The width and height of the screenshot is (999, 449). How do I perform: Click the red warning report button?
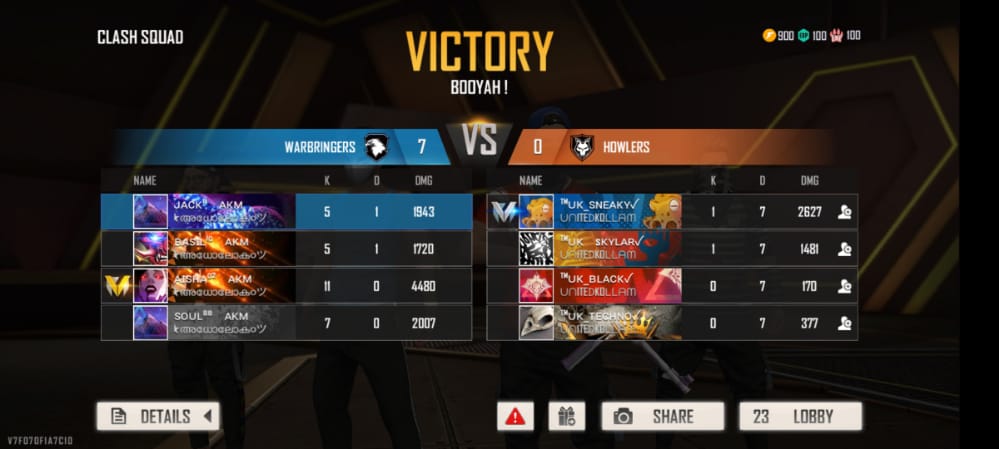[515, 416]
